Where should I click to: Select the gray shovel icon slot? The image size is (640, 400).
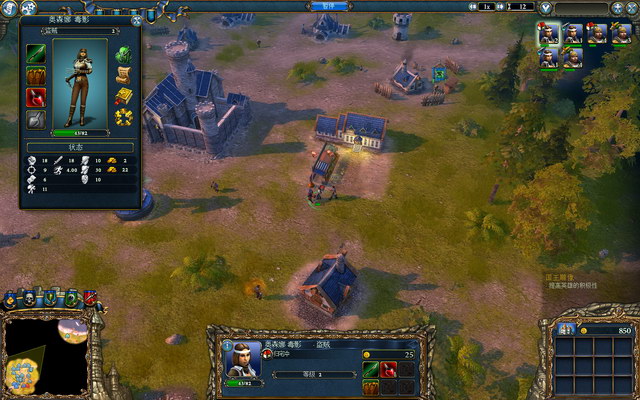(x=36, y=119)
